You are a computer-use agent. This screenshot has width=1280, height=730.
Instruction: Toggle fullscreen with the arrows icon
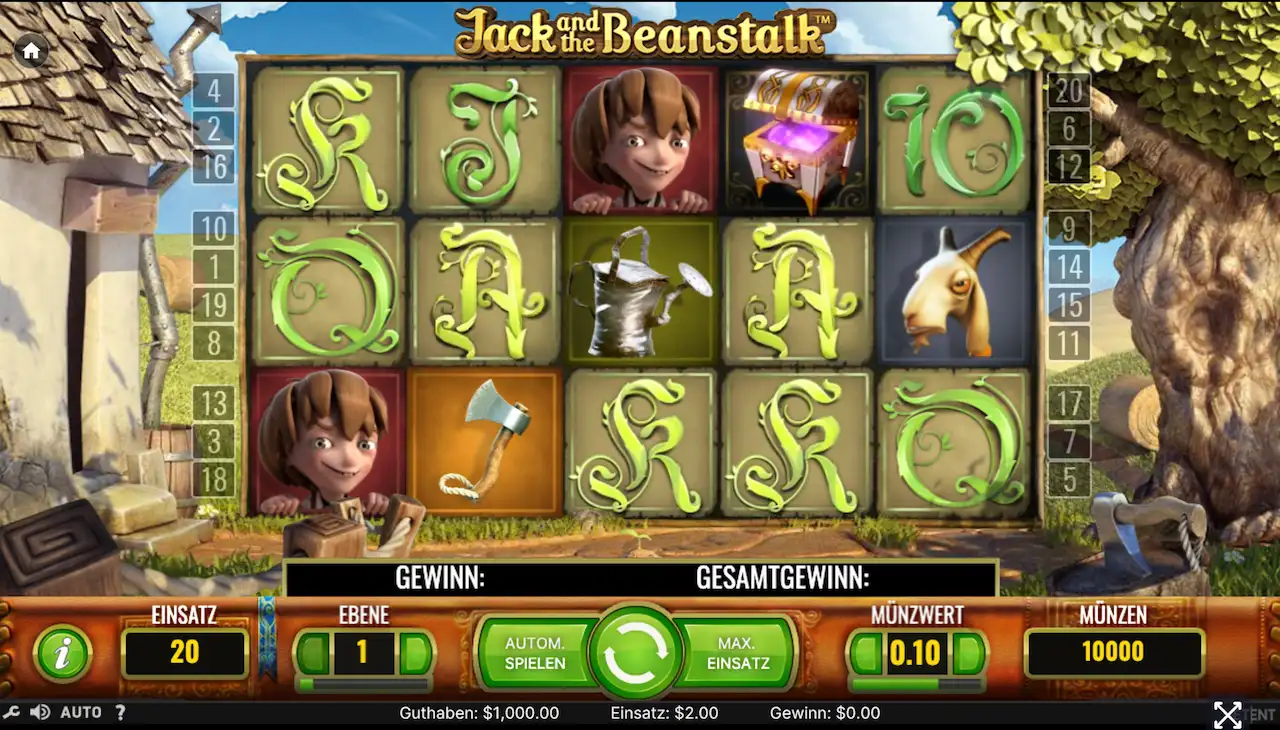click(1227, 714)
